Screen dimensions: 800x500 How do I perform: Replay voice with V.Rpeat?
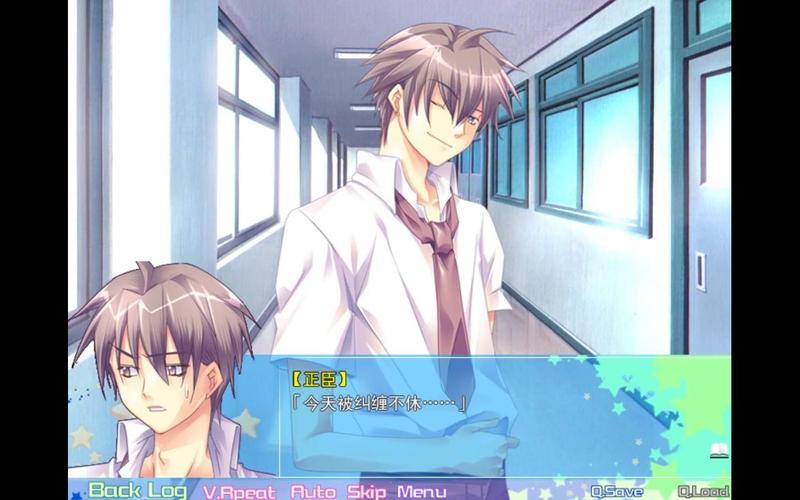[241, 491]
